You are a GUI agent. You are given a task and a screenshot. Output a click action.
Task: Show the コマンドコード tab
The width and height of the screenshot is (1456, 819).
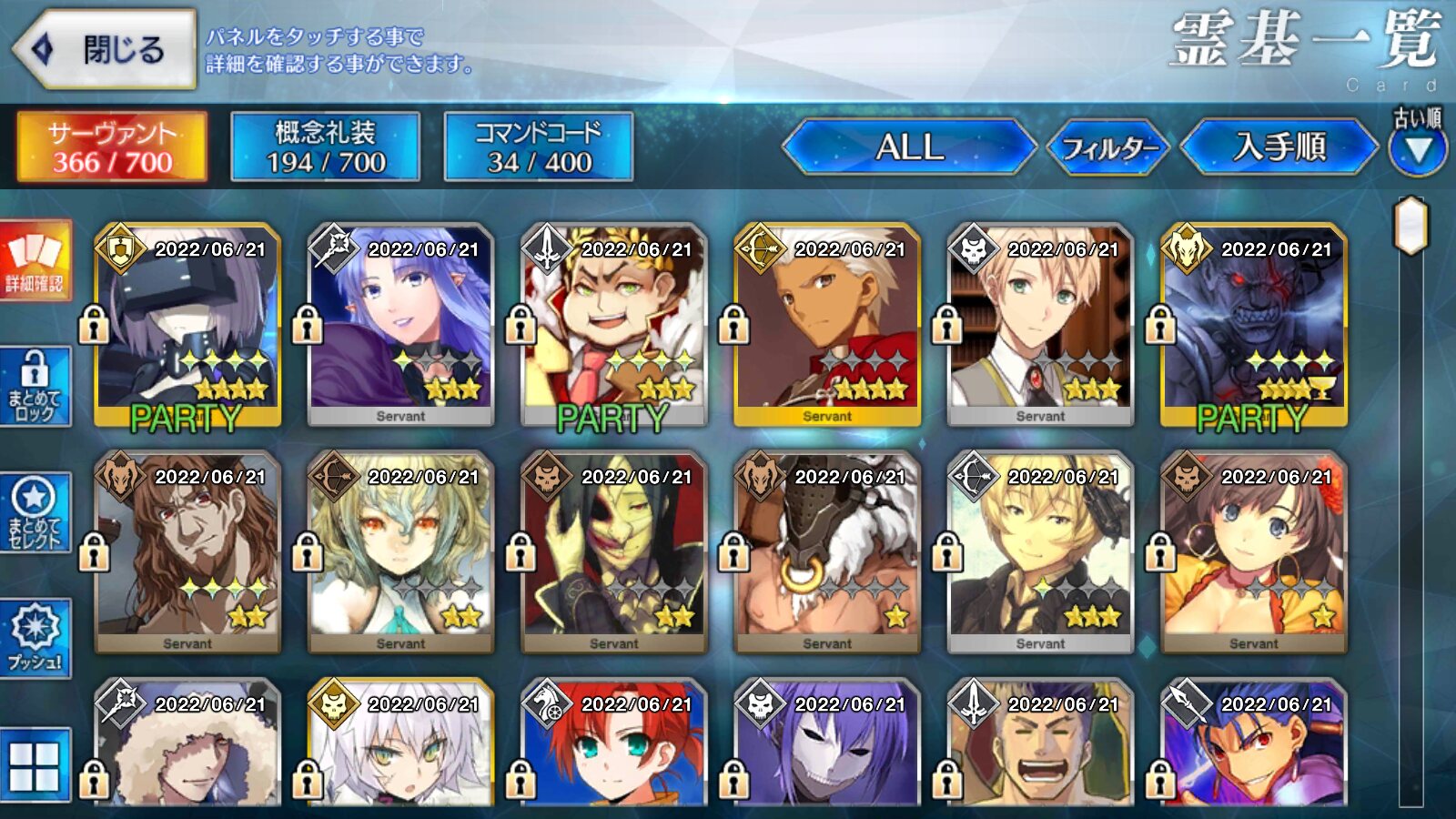point(539,147)
